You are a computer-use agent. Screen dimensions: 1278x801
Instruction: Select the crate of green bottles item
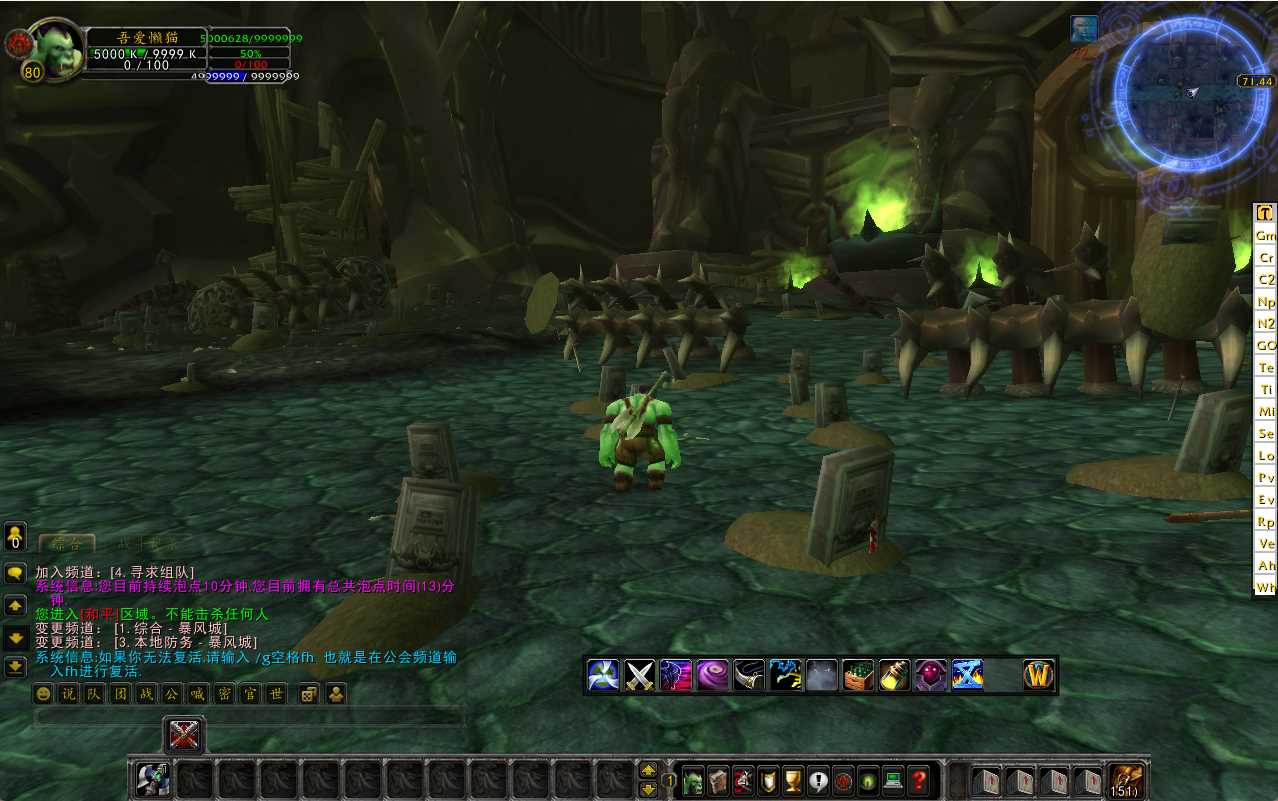tap(858, 676)
